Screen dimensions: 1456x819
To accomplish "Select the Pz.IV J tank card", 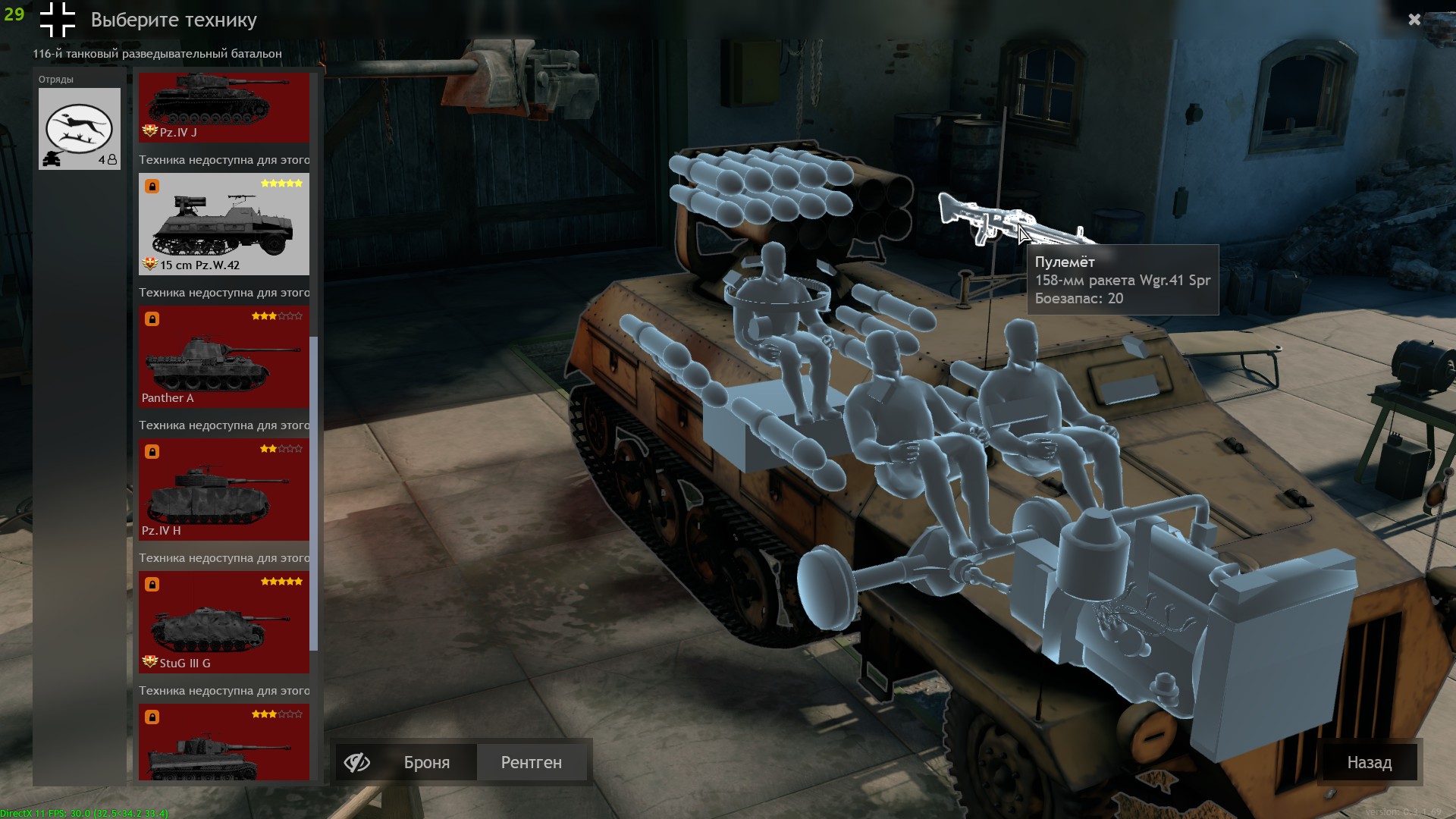I will tap(224, 107).
